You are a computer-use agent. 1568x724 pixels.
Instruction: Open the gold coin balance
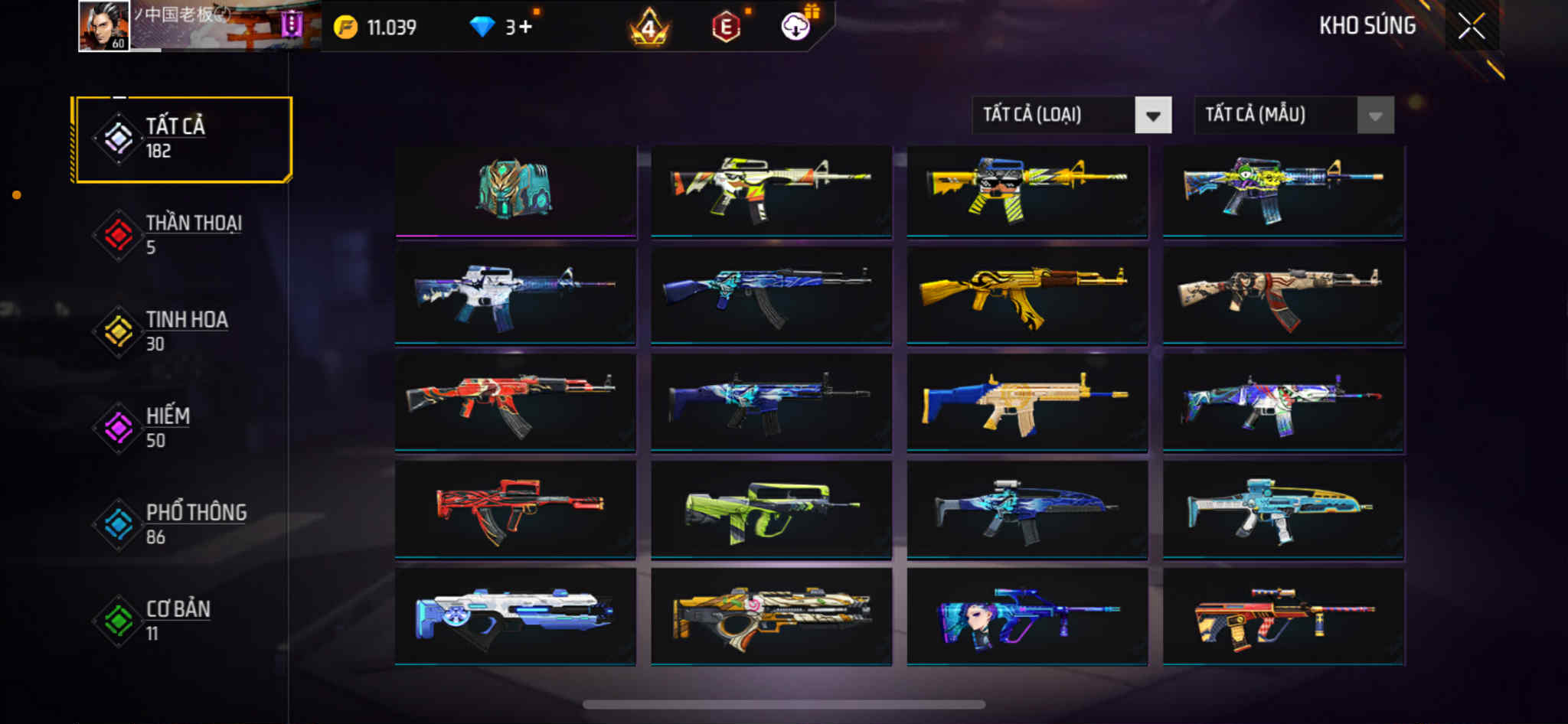tap(376, 28)
